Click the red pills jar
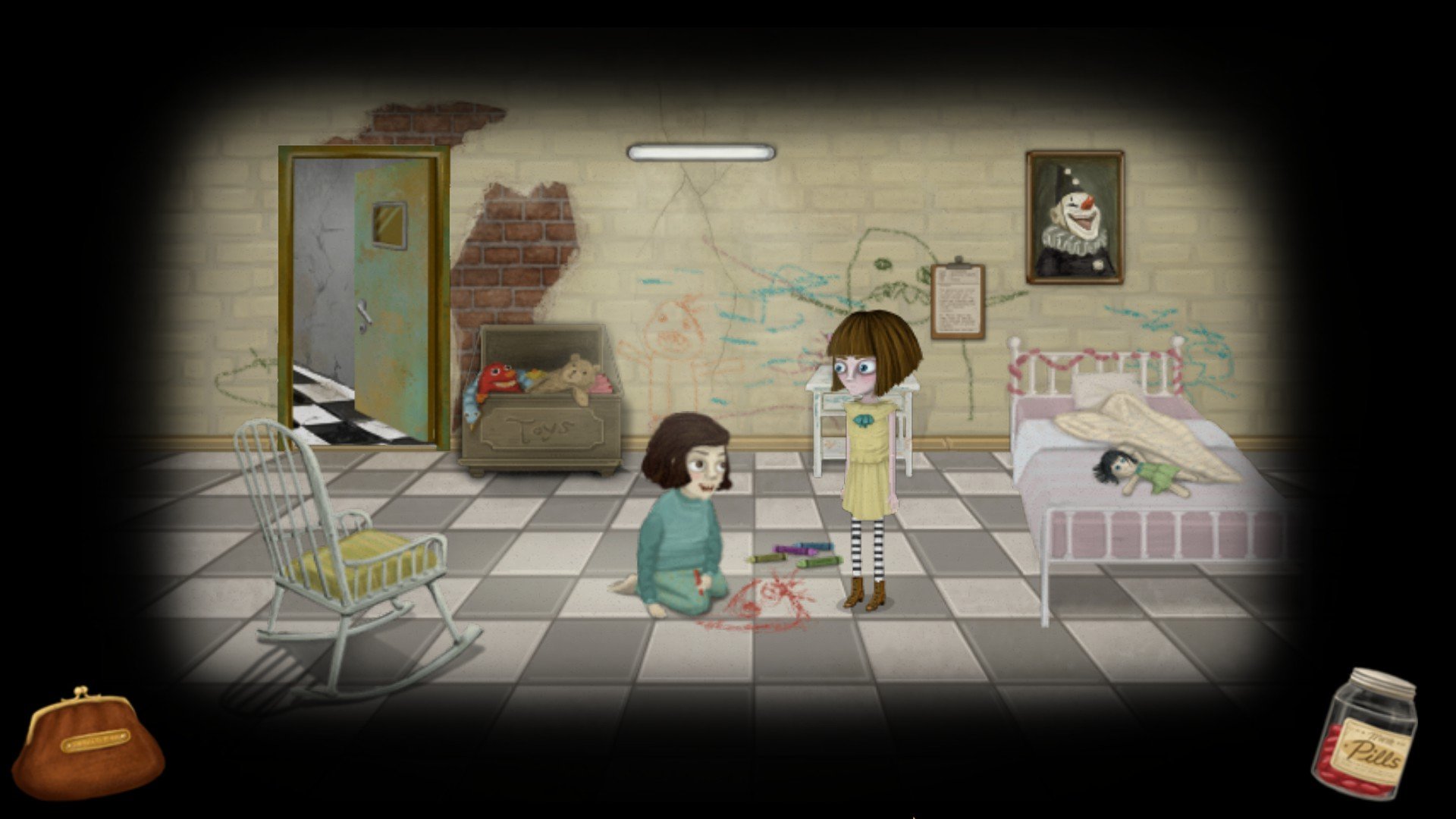Viewport: 1456px width, 819px height. click(x=1367, y=736)
